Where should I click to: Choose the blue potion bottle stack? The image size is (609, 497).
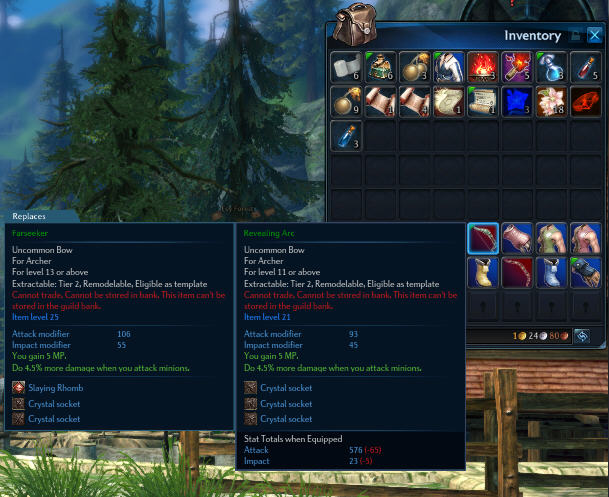(x=347, y=136)
